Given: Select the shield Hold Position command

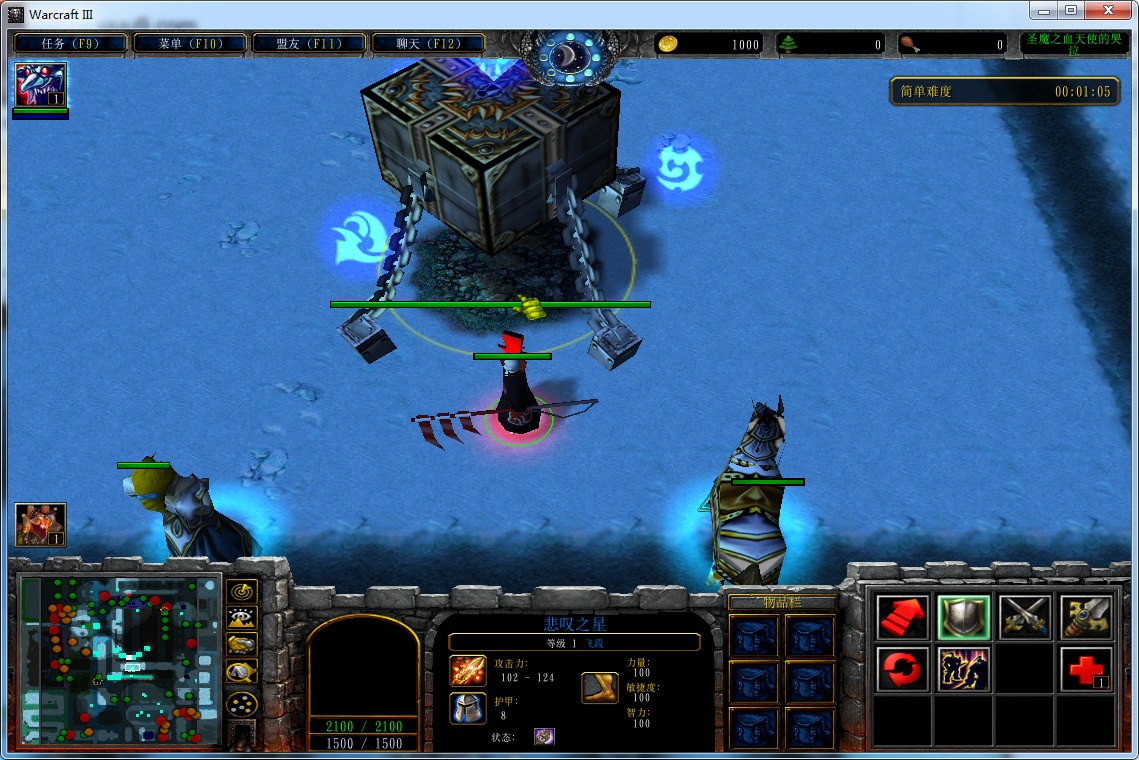Looking at the screenshot, I should 964,617.
